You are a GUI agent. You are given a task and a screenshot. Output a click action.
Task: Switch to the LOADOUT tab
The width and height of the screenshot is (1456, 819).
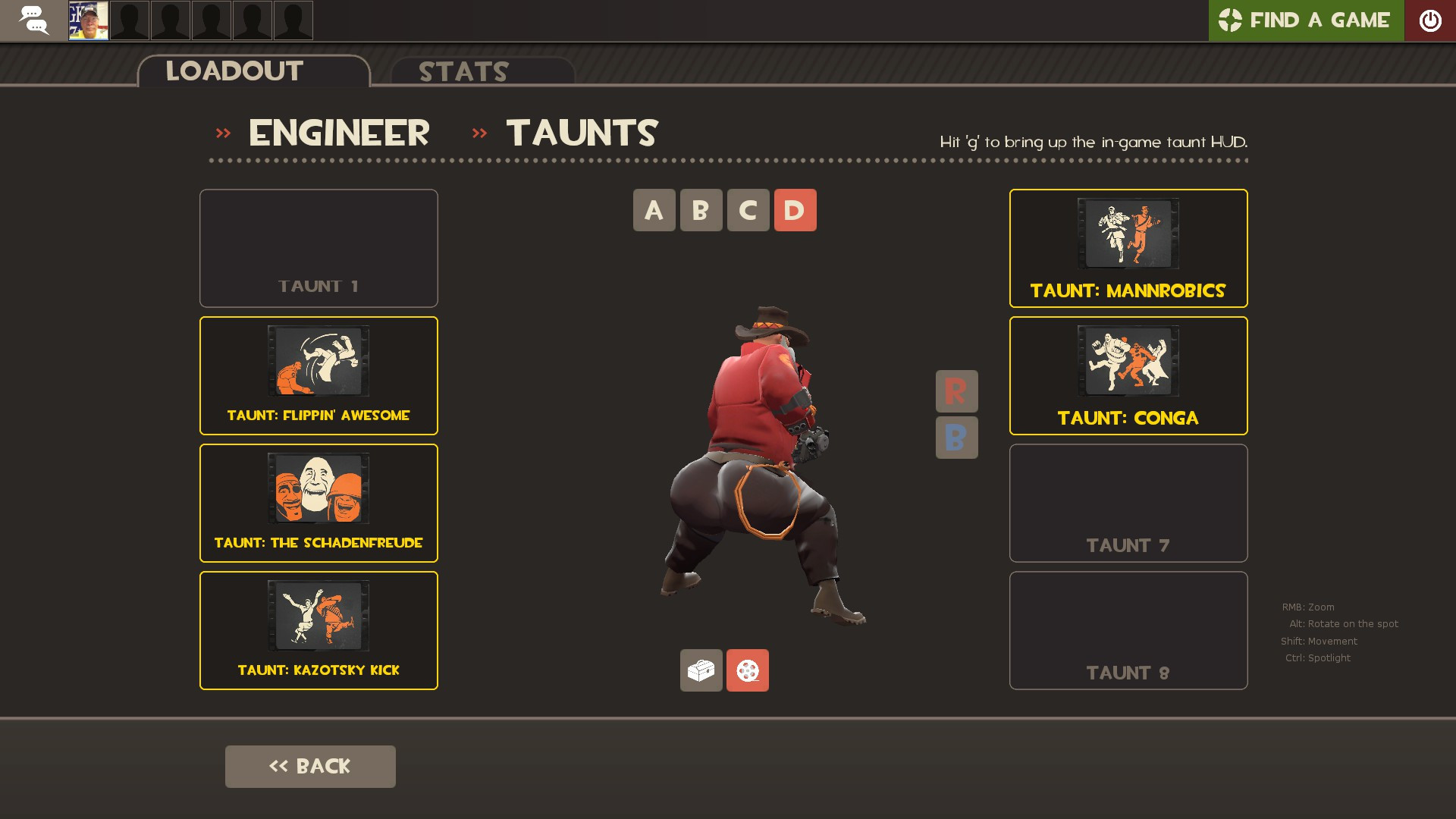pos(234,71)
